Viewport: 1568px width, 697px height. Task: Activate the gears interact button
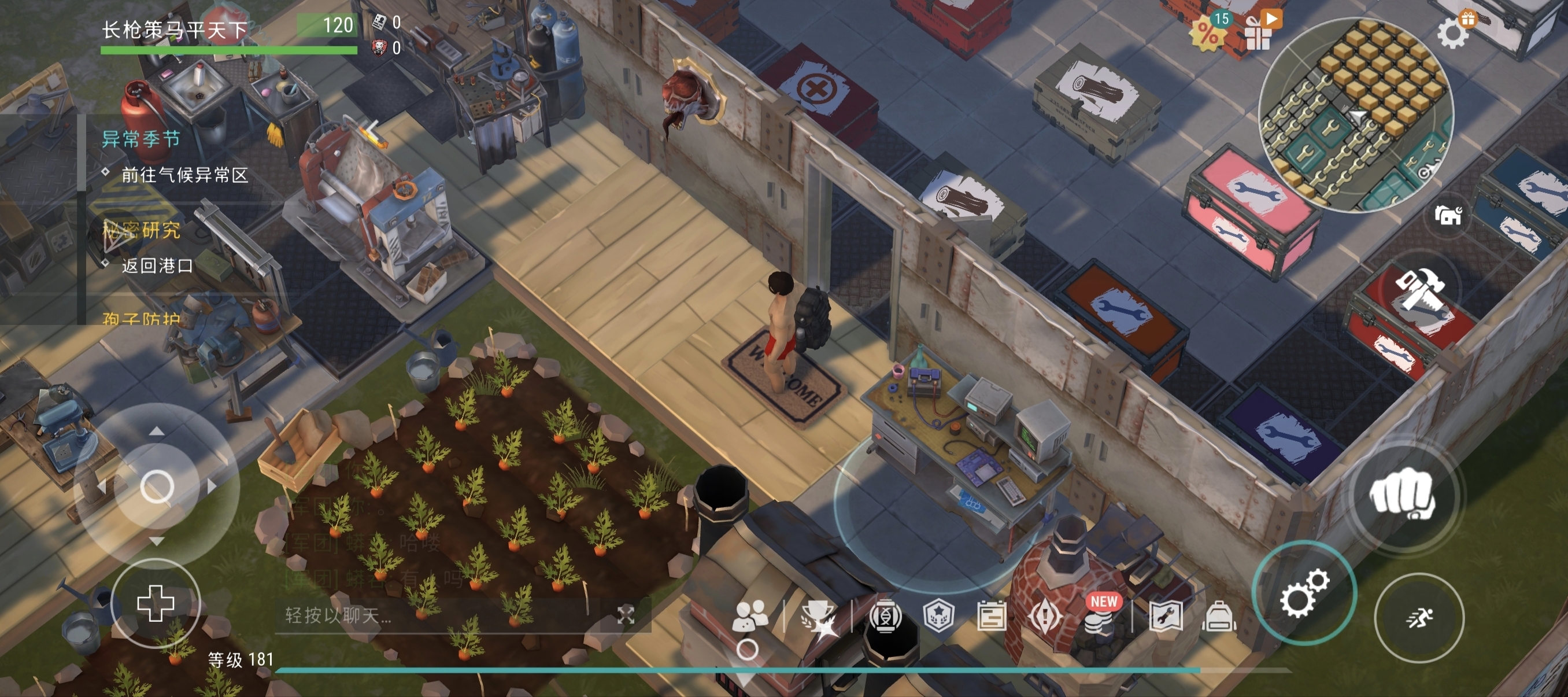(1303, 593)
